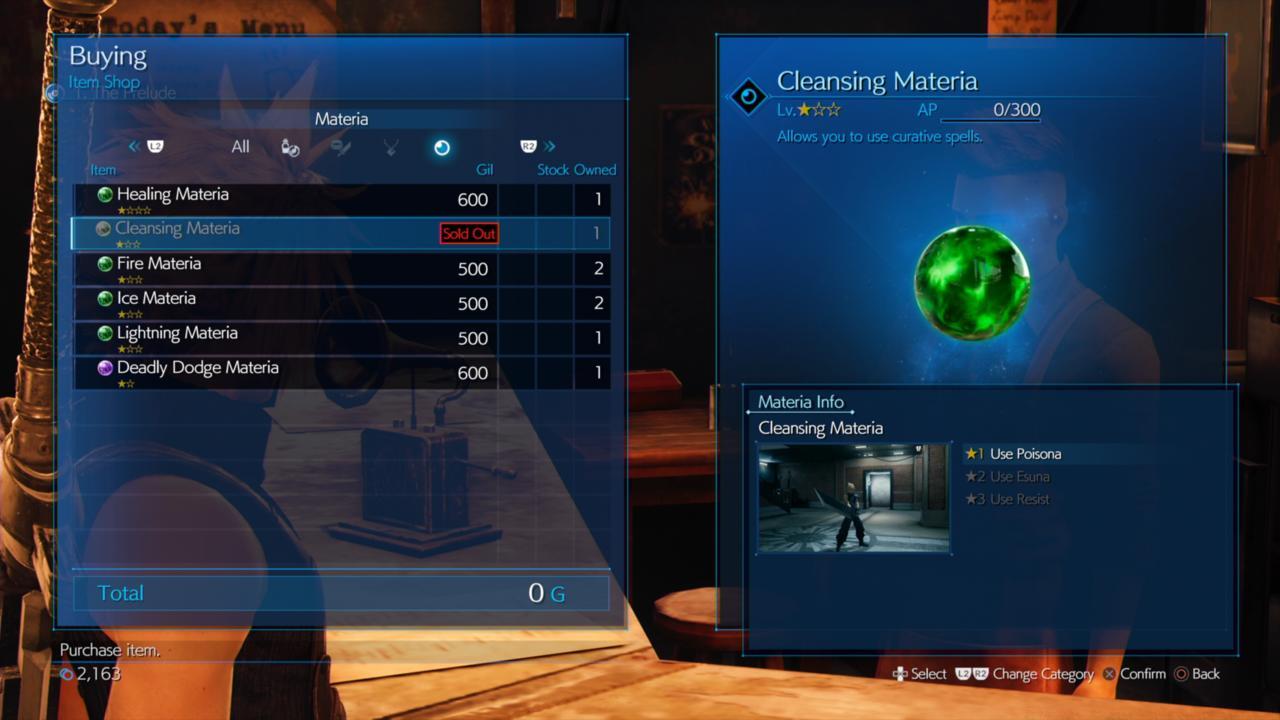Expand categories with the right double-chevron arrow
The image size is (1280, 720).
pos(548,146)
